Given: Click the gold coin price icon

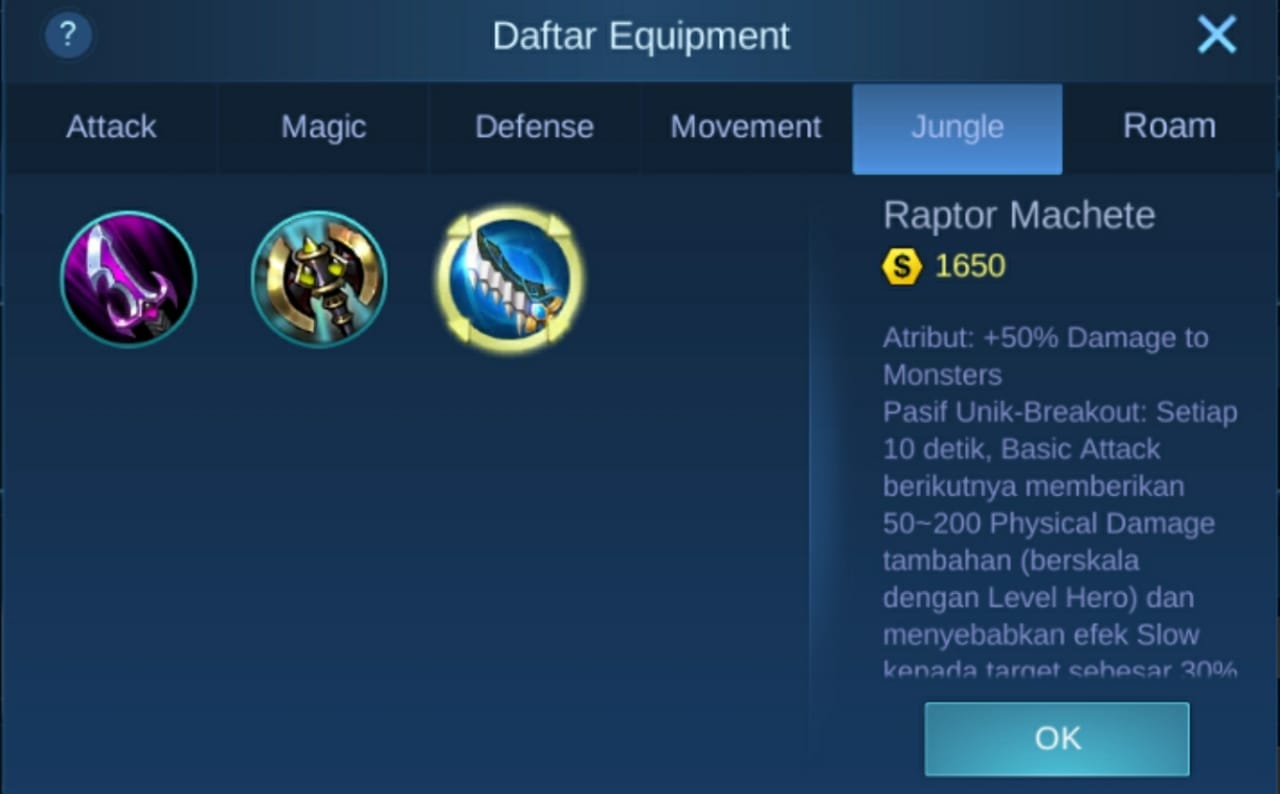Looking at the screenshot, I should tap(899, 266).
